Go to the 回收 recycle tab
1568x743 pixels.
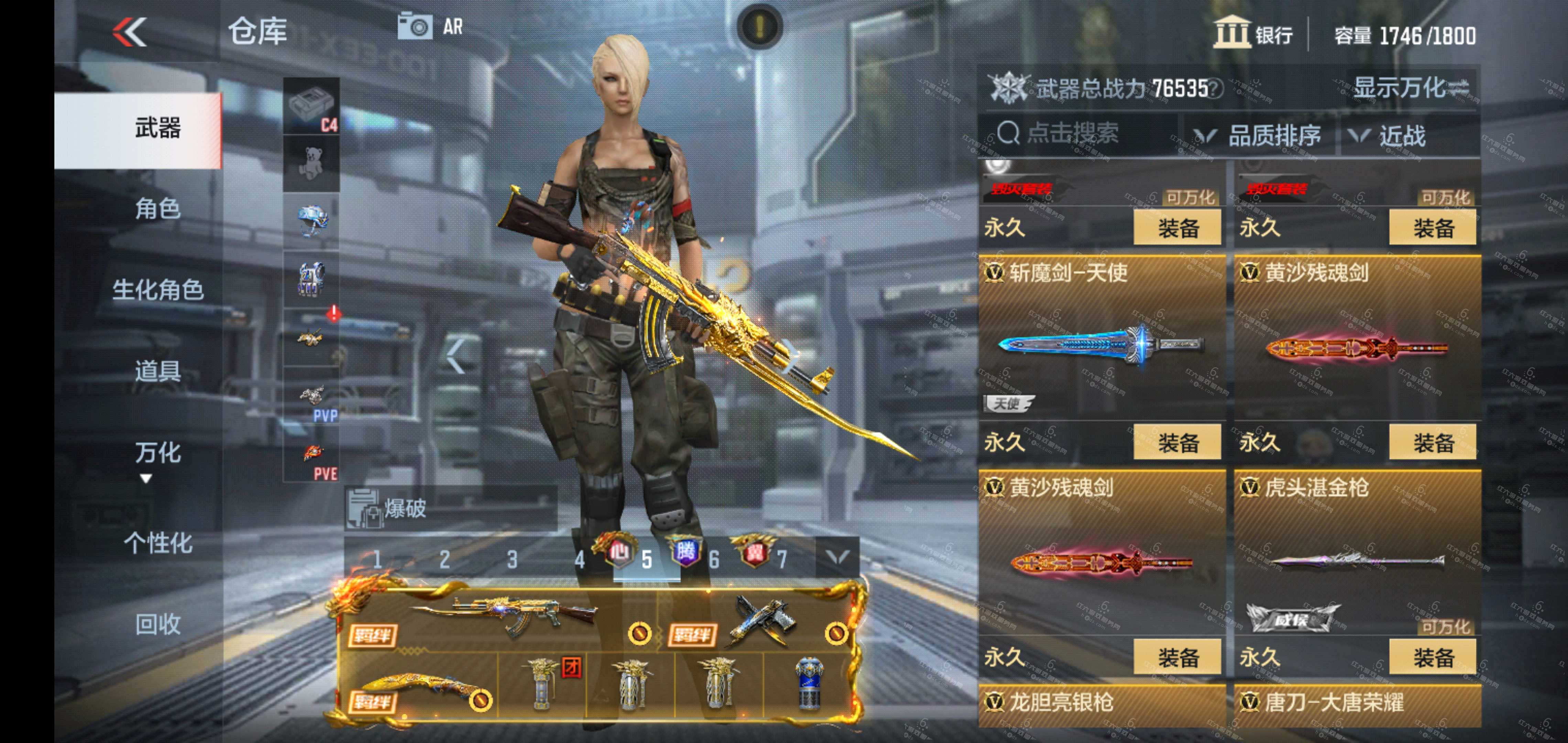point(157,624)
